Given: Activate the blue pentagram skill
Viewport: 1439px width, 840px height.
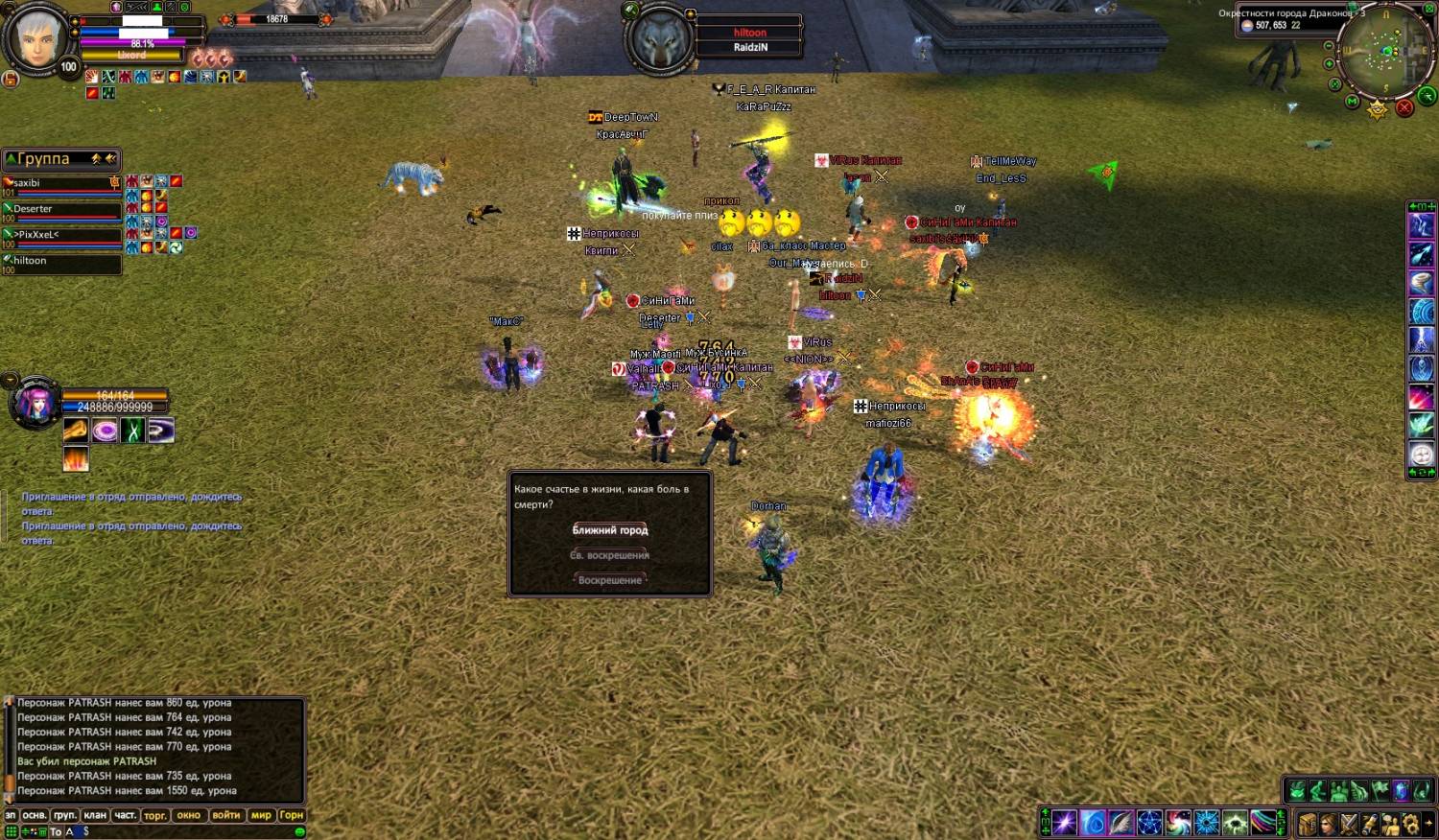Looking at the screenshot, I should coord(1149,823).
